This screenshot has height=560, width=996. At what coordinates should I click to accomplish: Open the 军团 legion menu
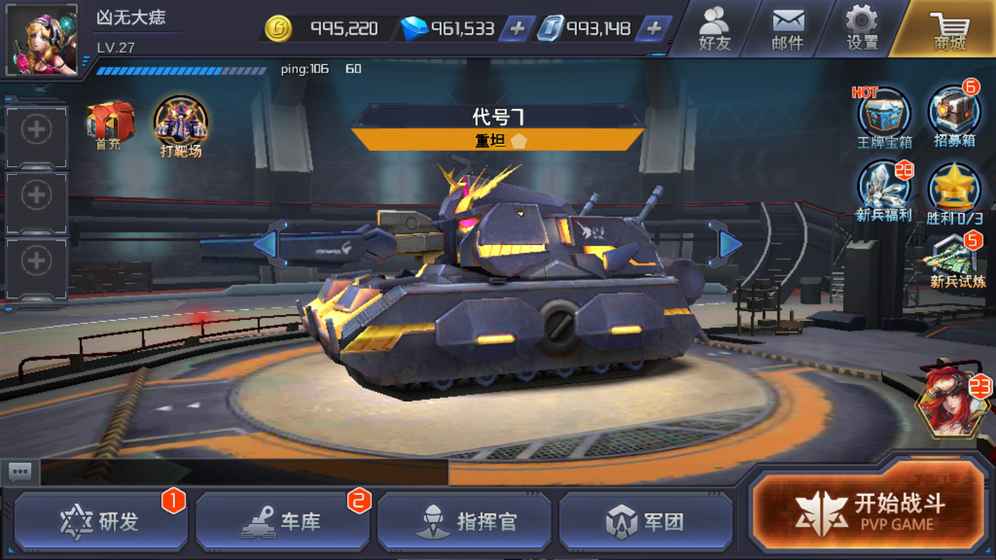pyautogui.click(x=644, y=521)
